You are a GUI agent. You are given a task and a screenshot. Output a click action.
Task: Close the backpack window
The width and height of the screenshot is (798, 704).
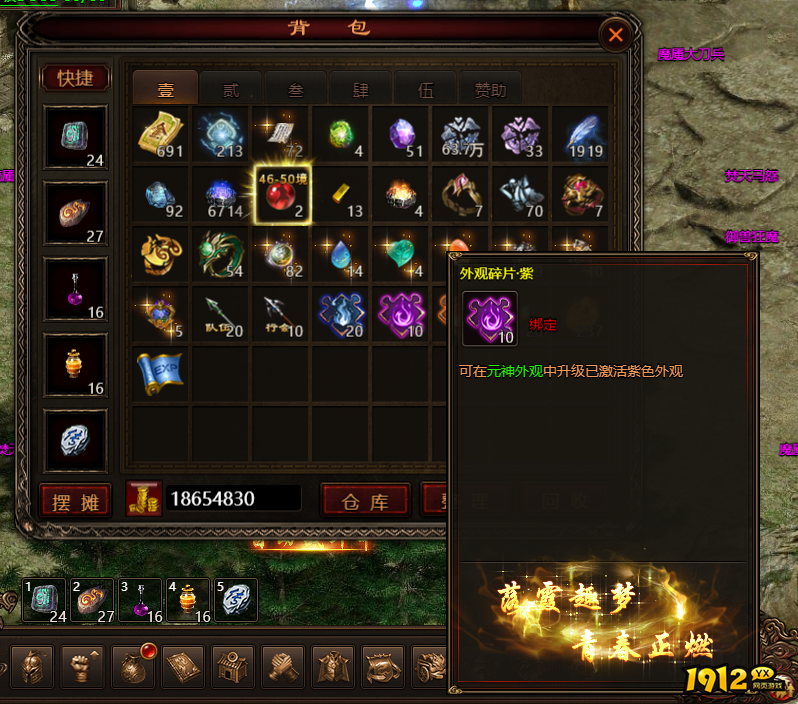615,36
